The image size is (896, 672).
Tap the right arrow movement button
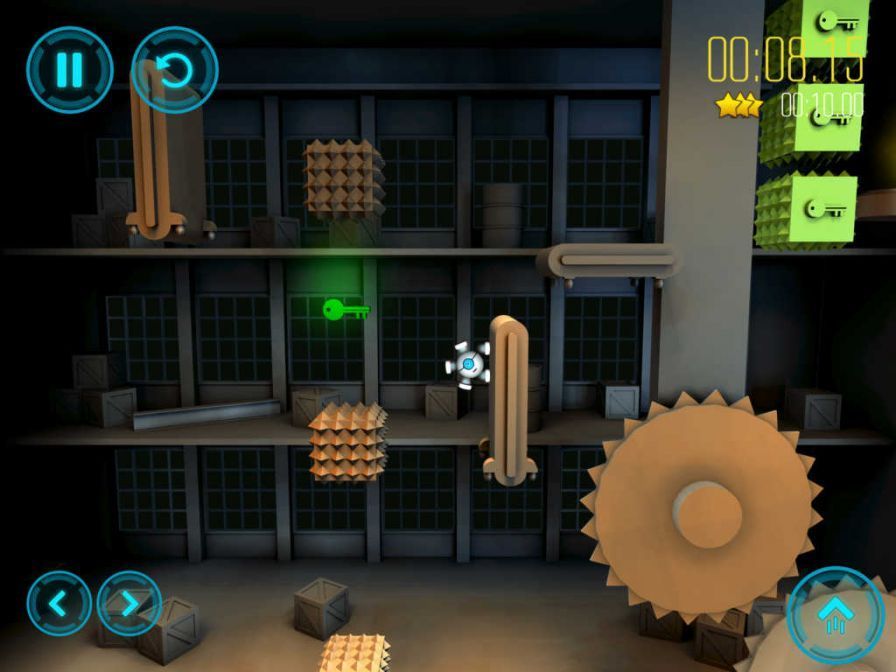tap(129, 603)
